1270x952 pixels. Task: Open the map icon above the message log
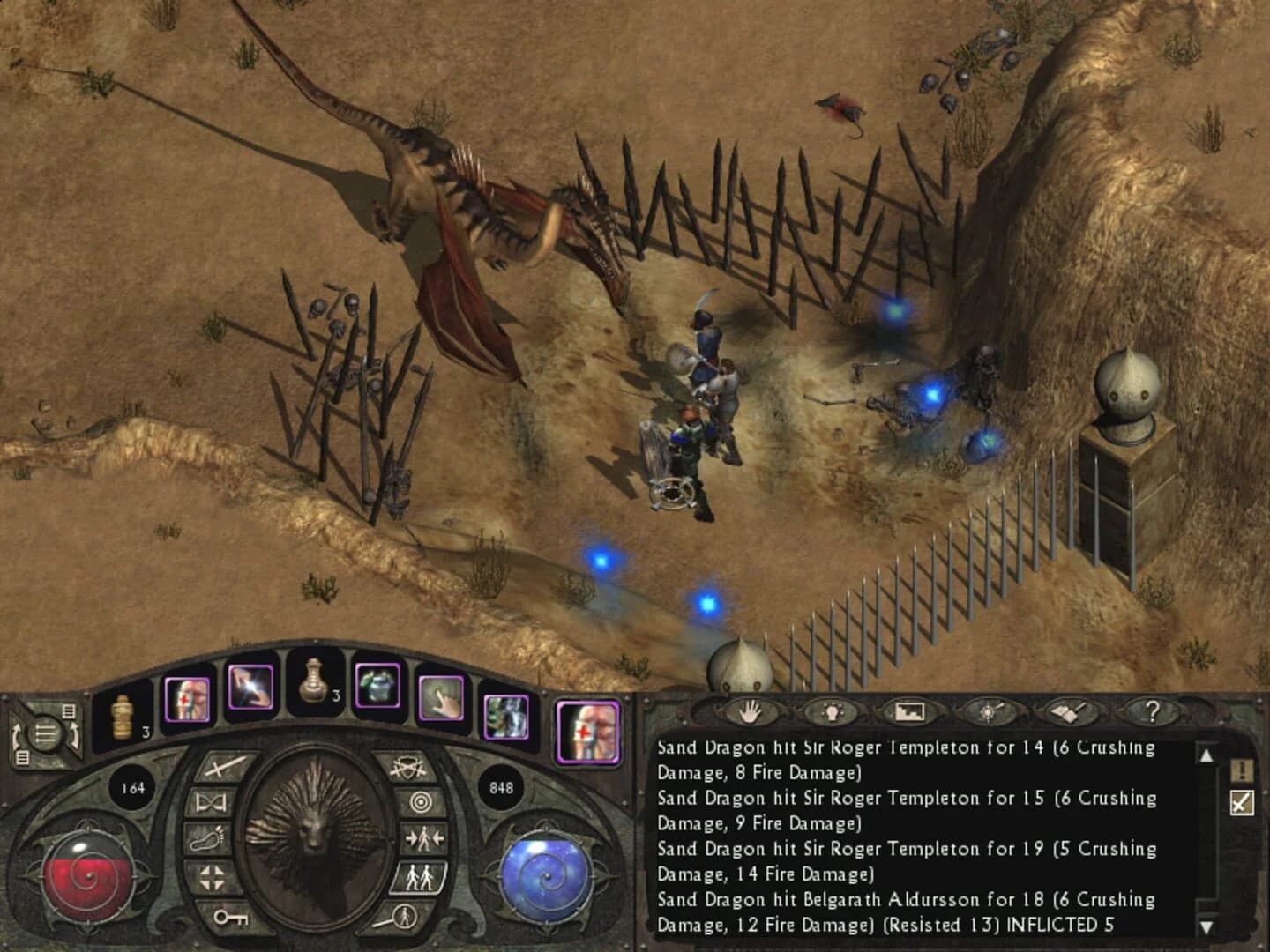(x=910, y=713)
